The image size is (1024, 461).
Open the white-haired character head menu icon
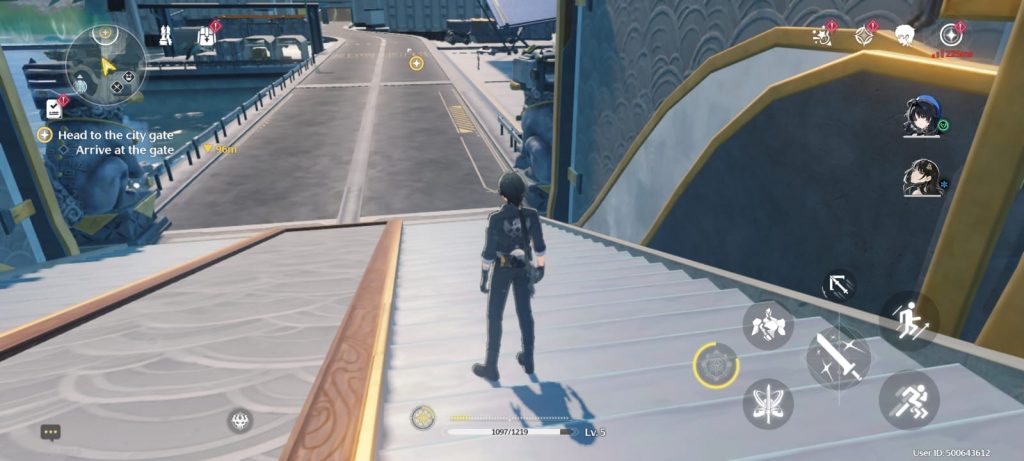pyautogui.click(x=904, y=35)
